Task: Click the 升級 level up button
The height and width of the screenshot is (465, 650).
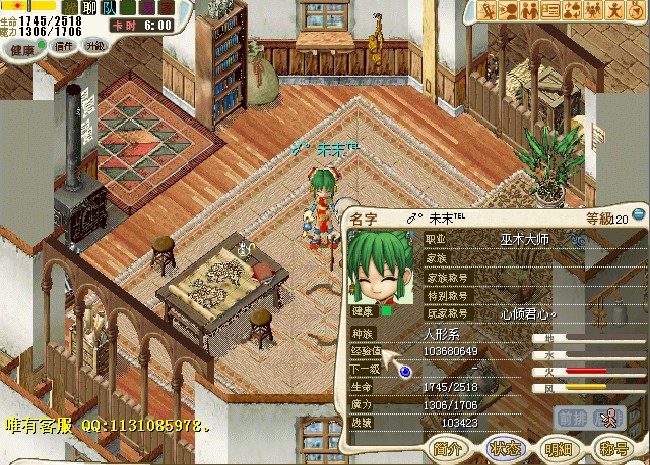Action: (94, 46)
